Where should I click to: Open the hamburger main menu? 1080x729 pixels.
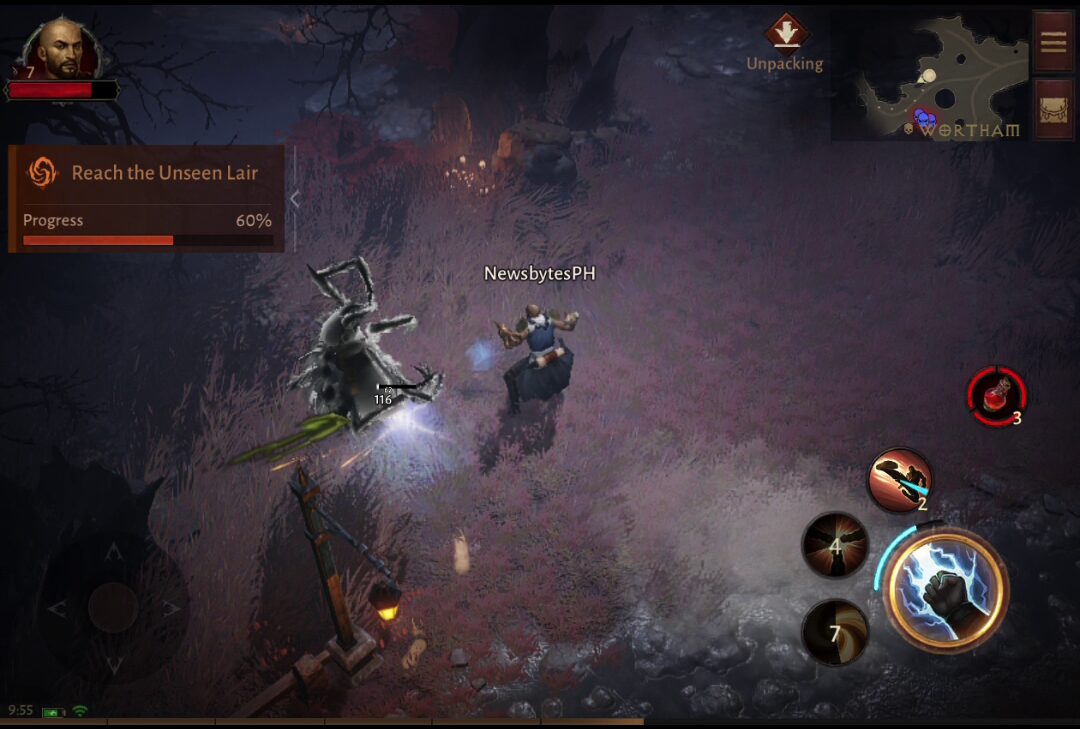1053,43
